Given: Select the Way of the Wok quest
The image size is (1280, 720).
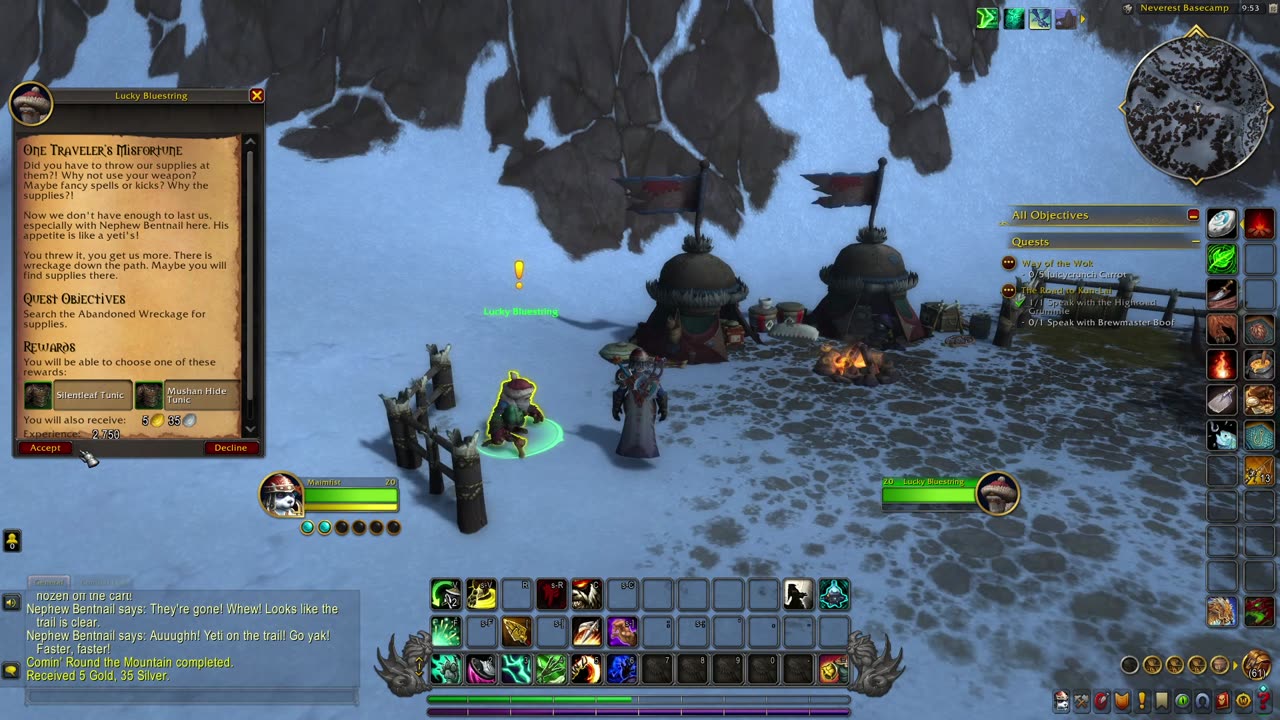Looking at the screenshot, I should [x=1057, y=264].
